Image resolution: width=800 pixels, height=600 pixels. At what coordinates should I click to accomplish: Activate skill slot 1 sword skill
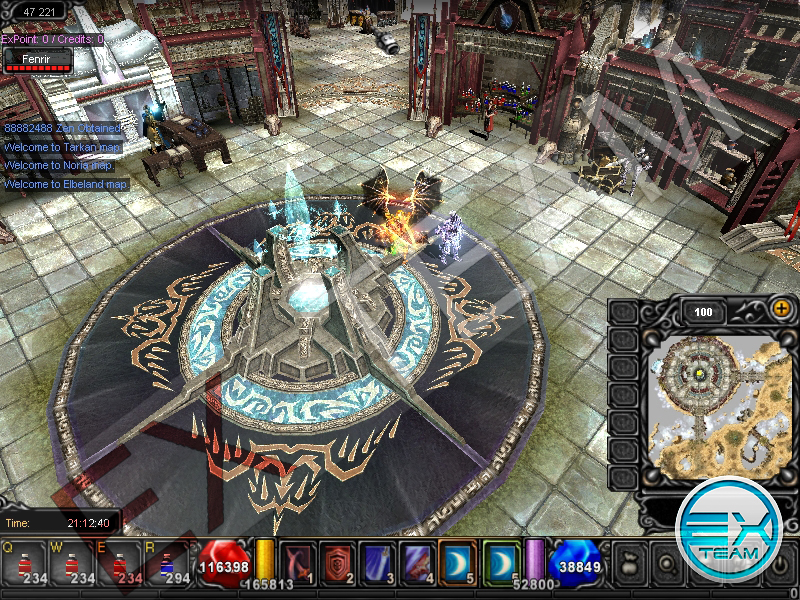tap(297, 561)
